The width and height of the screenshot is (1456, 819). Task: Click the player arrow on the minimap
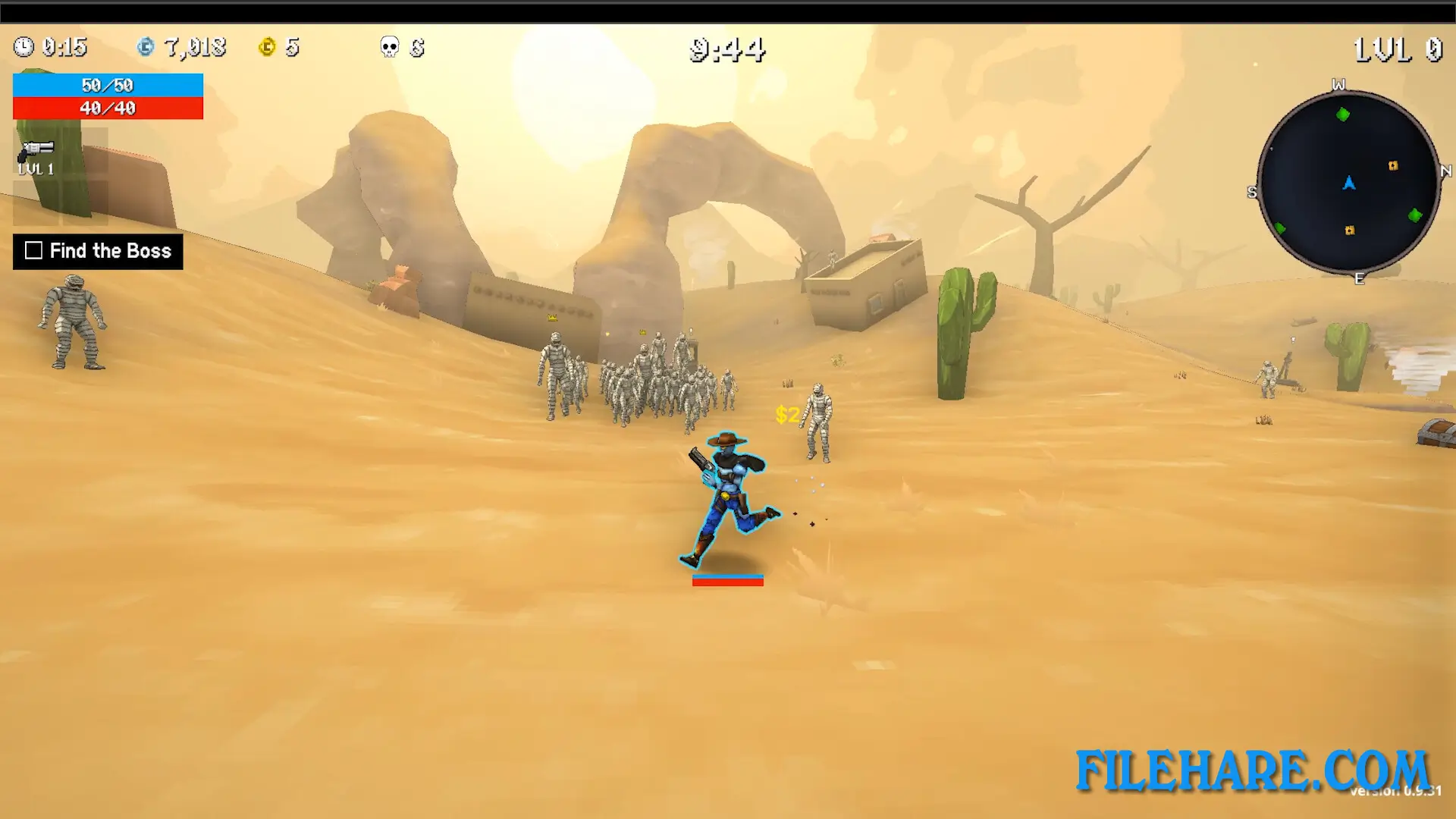point(1349,184)
